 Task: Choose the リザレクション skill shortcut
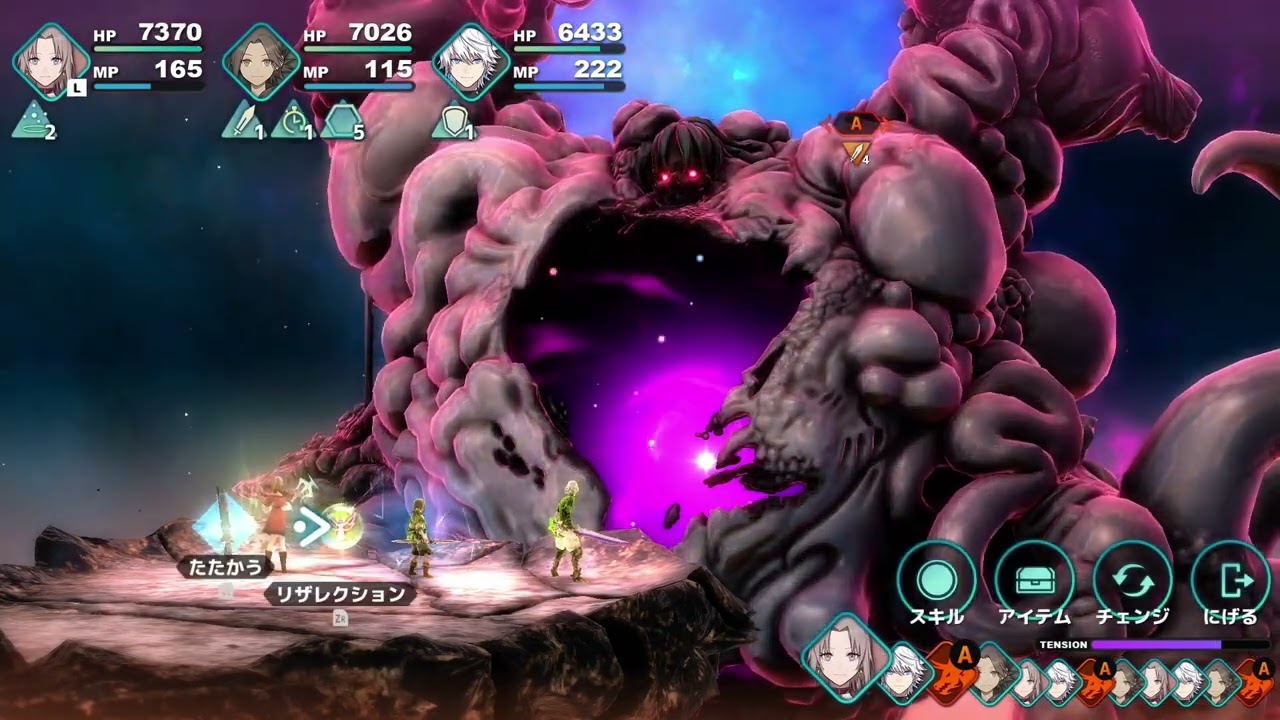click(x=341, y=595)
